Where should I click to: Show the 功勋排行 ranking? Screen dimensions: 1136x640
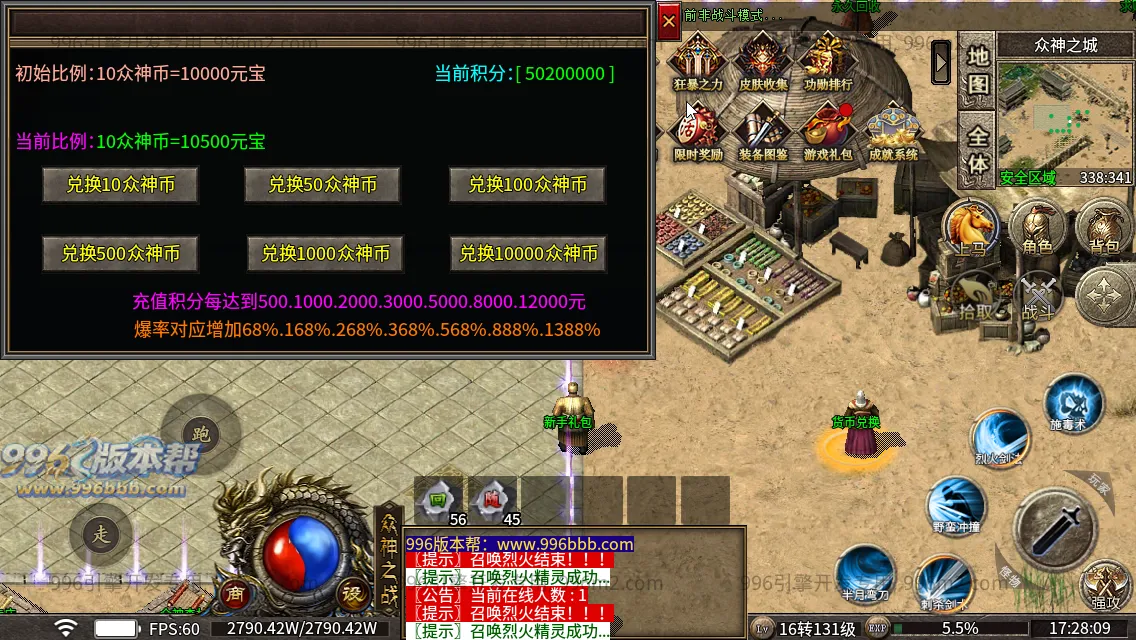[x=828, y=64]
